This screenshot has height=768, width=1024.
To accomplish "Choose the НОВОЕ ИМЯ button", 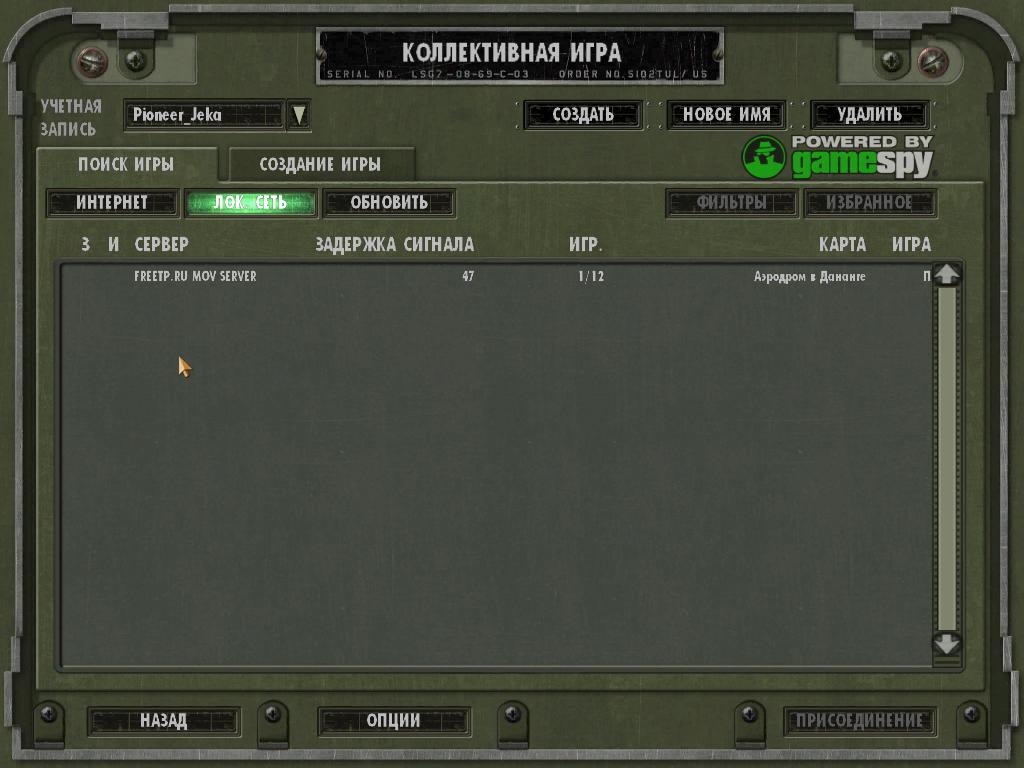I will pos(726,115).
